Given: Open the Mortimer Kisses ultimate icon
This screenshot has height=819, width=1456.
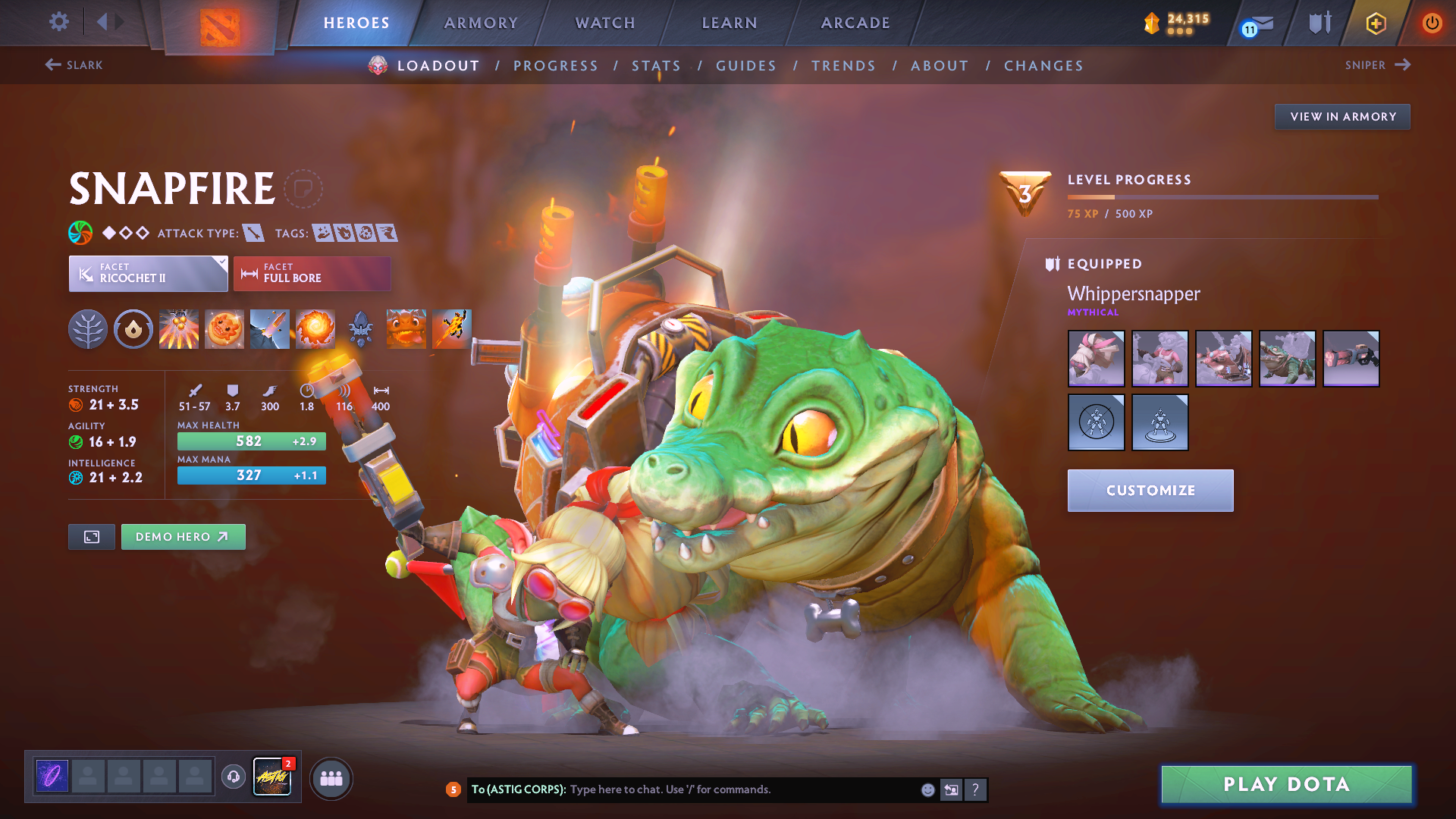Looking at the screenshot, I should point(315,329).
